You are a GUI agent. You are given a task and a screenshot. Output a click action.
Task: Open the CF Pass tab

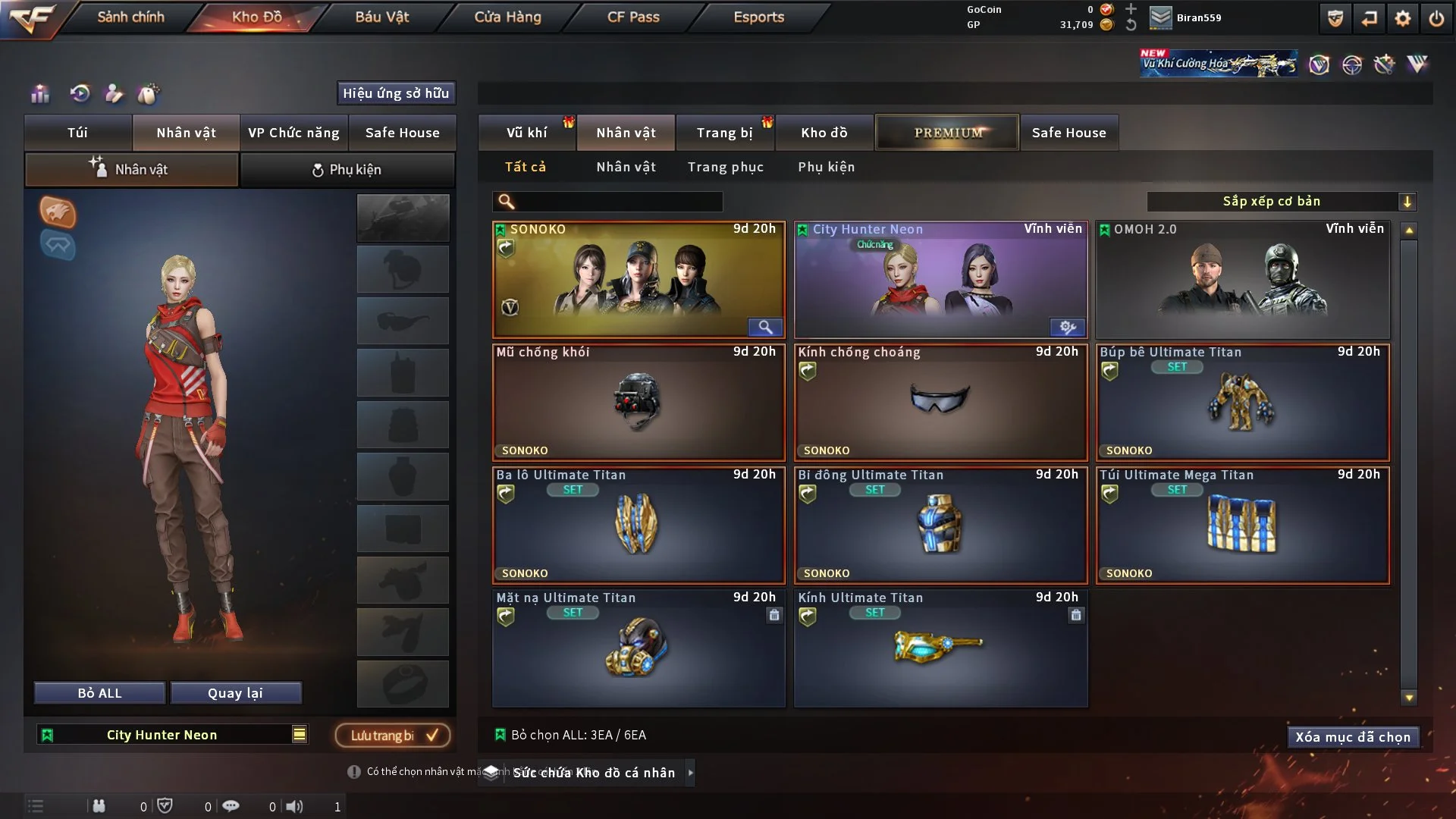(633, 17)
